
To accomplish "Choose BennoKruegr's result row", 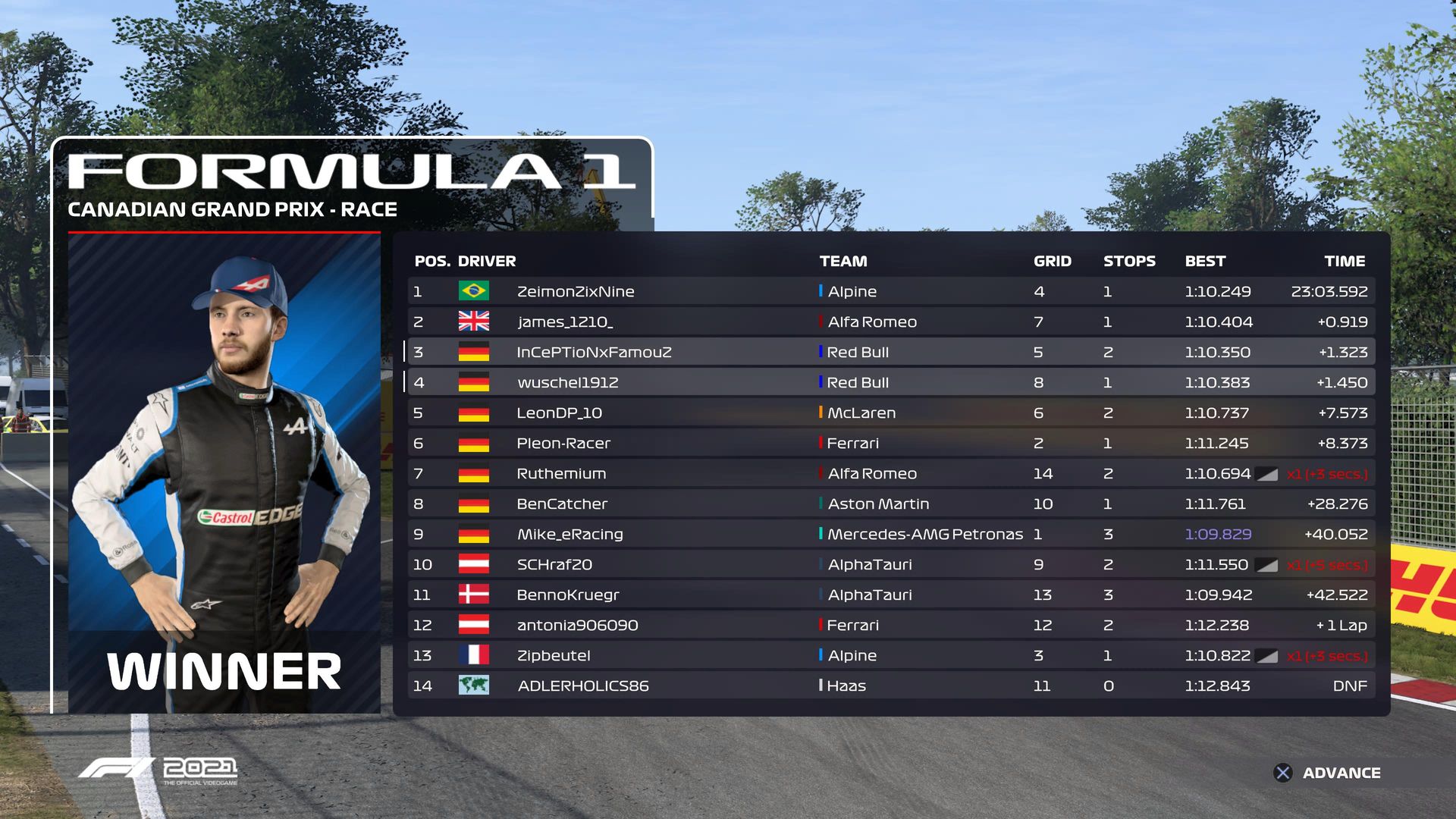I will point(890,595).
